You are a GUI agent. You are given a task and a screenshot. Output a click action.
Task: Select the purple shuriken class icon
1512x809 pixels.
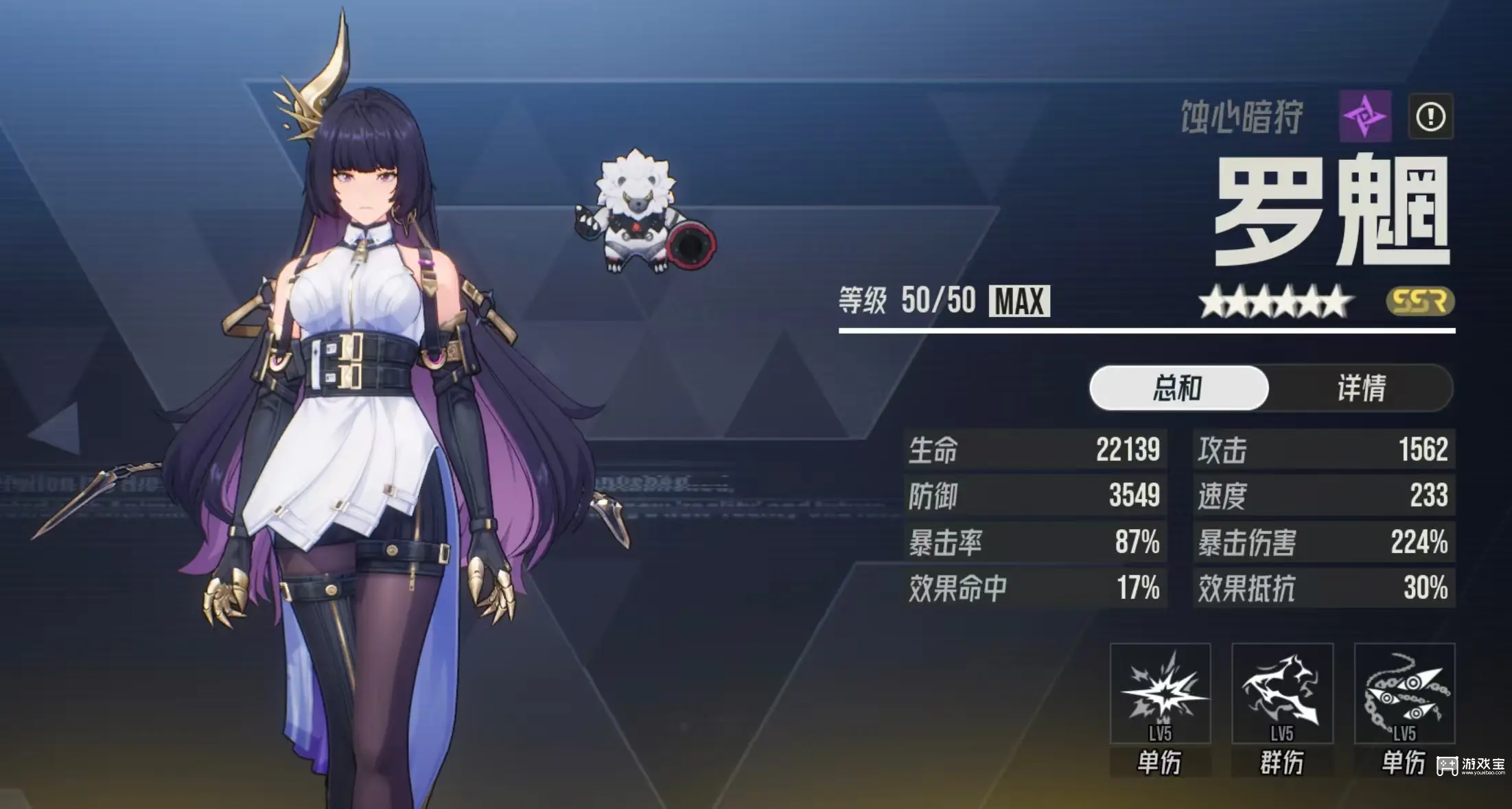pyautogui.click(x=1365, y=116)
